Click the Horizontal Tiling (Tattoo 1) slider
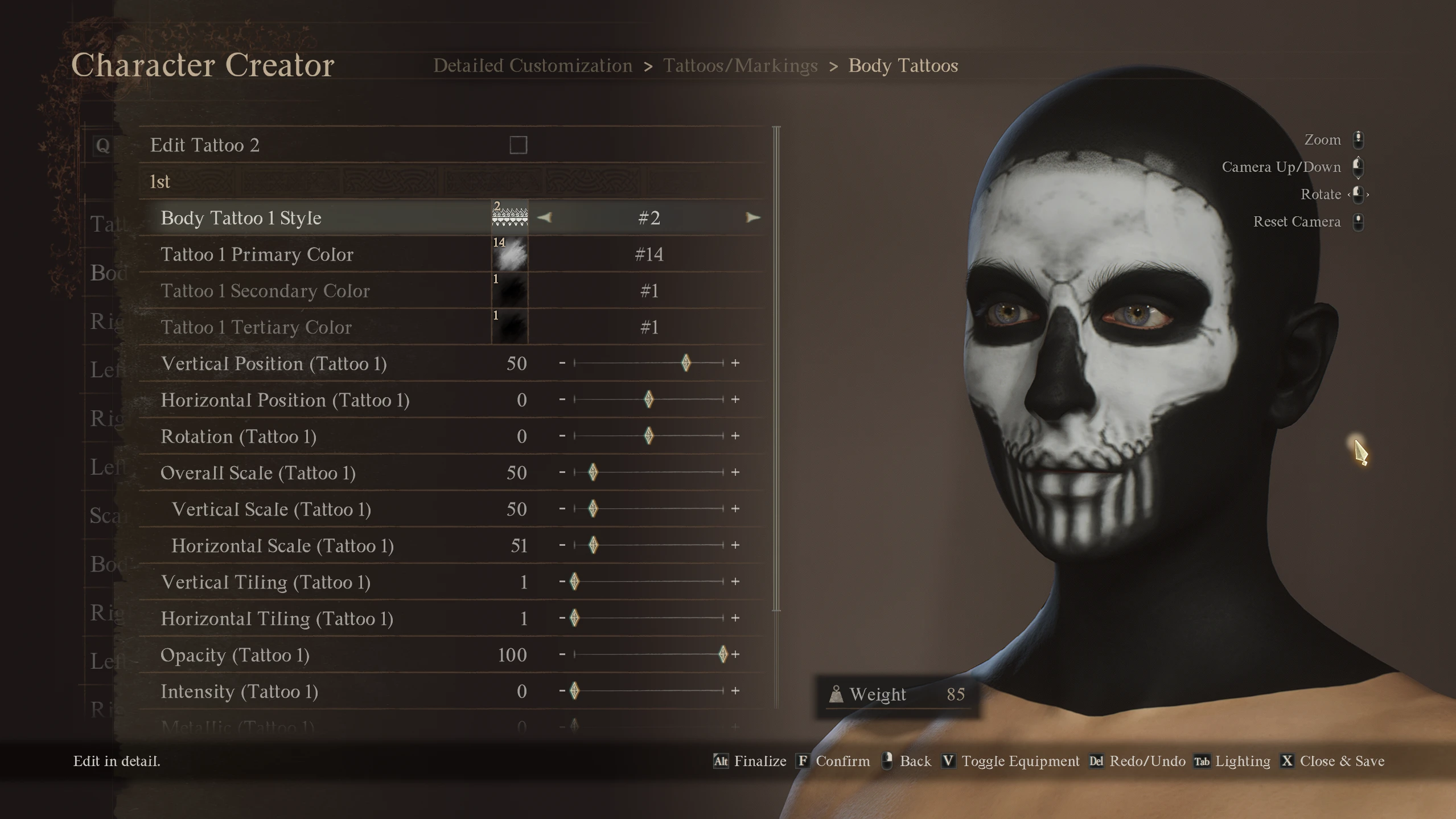 pos(648,618)
